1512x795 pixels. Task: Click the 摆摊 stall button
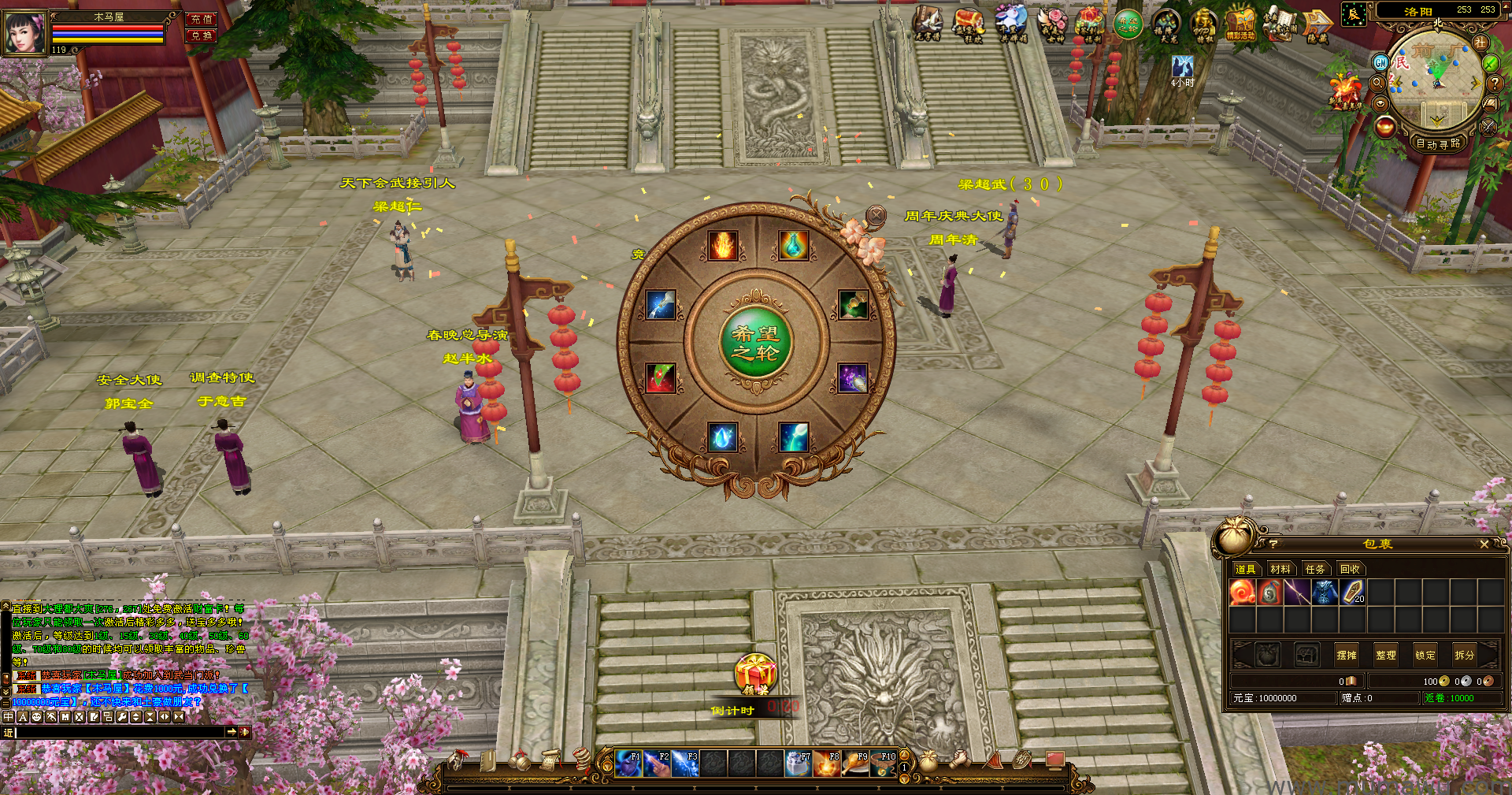coord(1347,655)
